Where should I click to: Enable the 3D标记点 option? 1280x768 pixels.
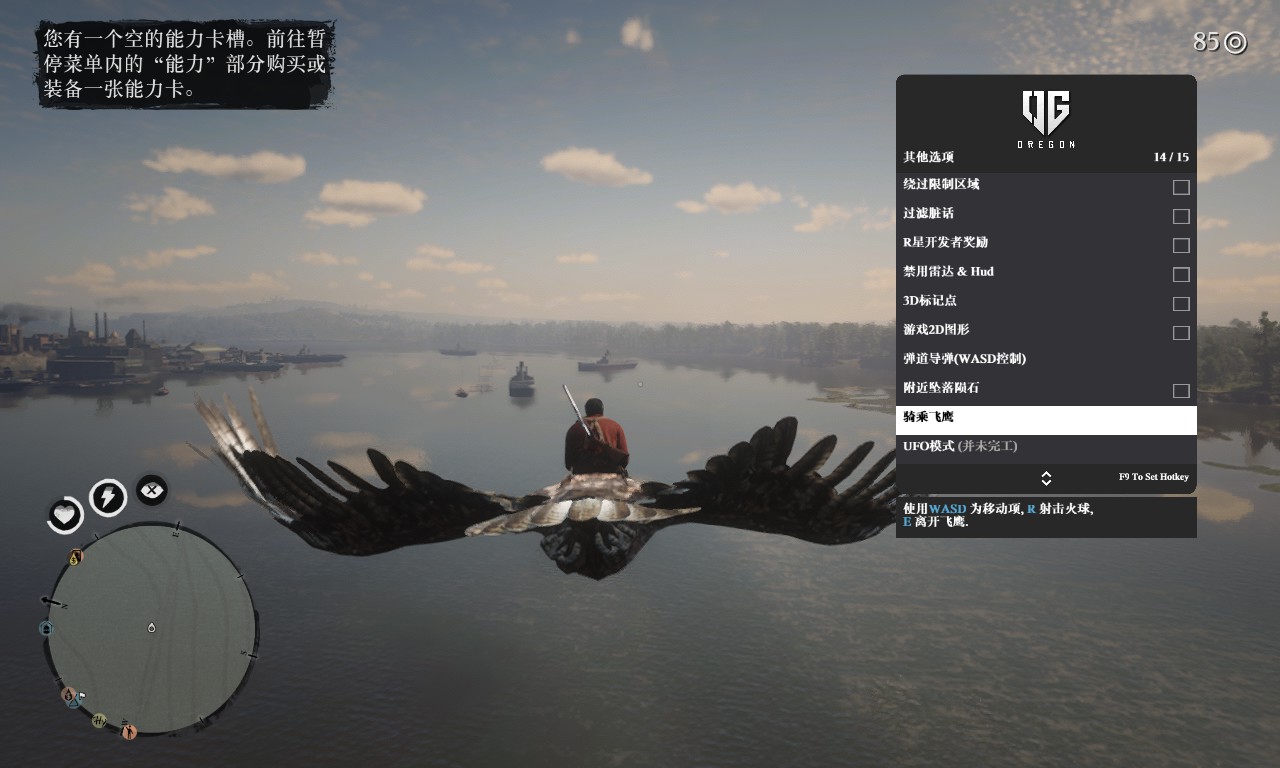coord(1181,303)
